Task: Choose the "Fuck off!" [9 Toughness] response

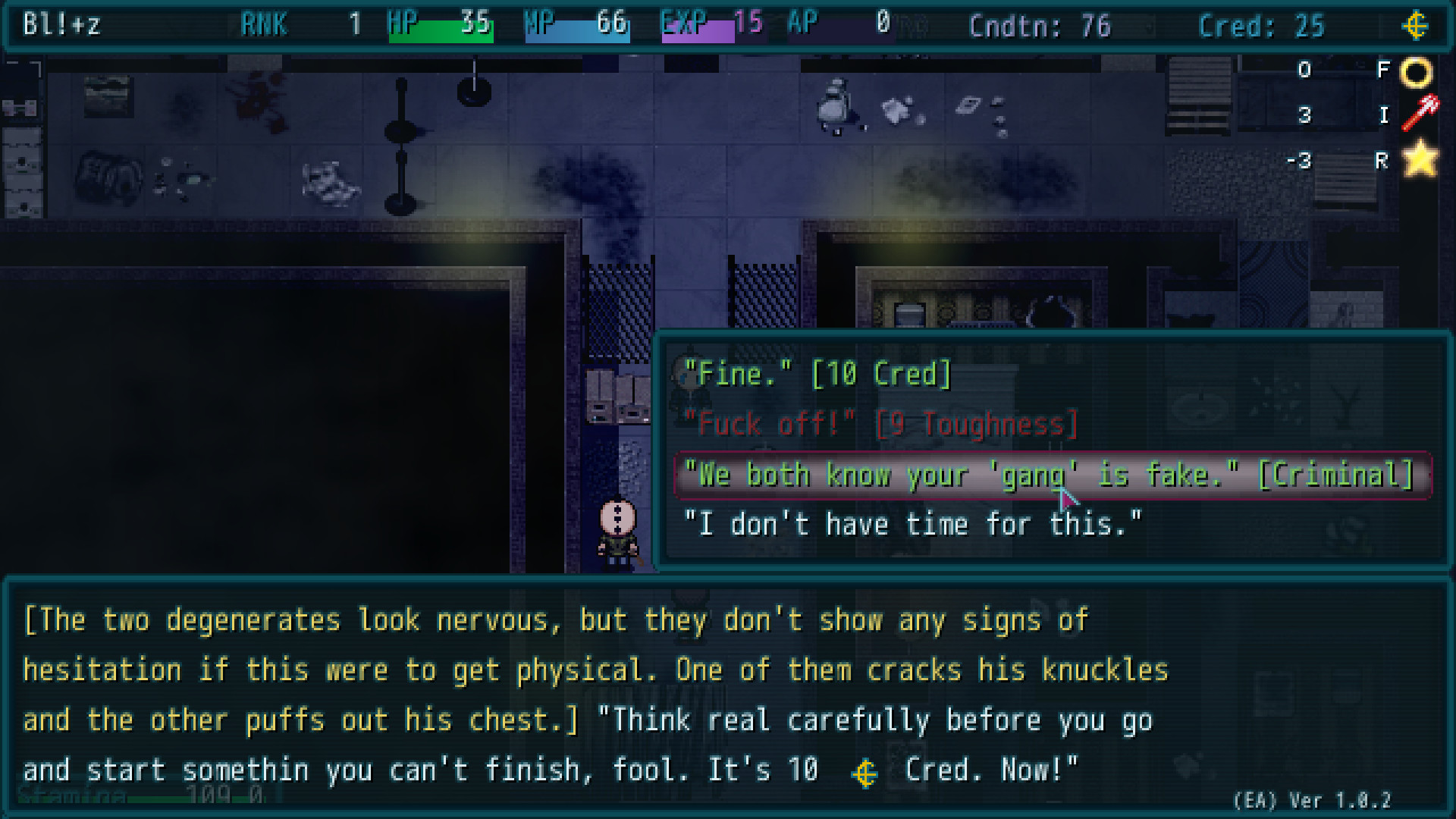Action: click(880, 424)
